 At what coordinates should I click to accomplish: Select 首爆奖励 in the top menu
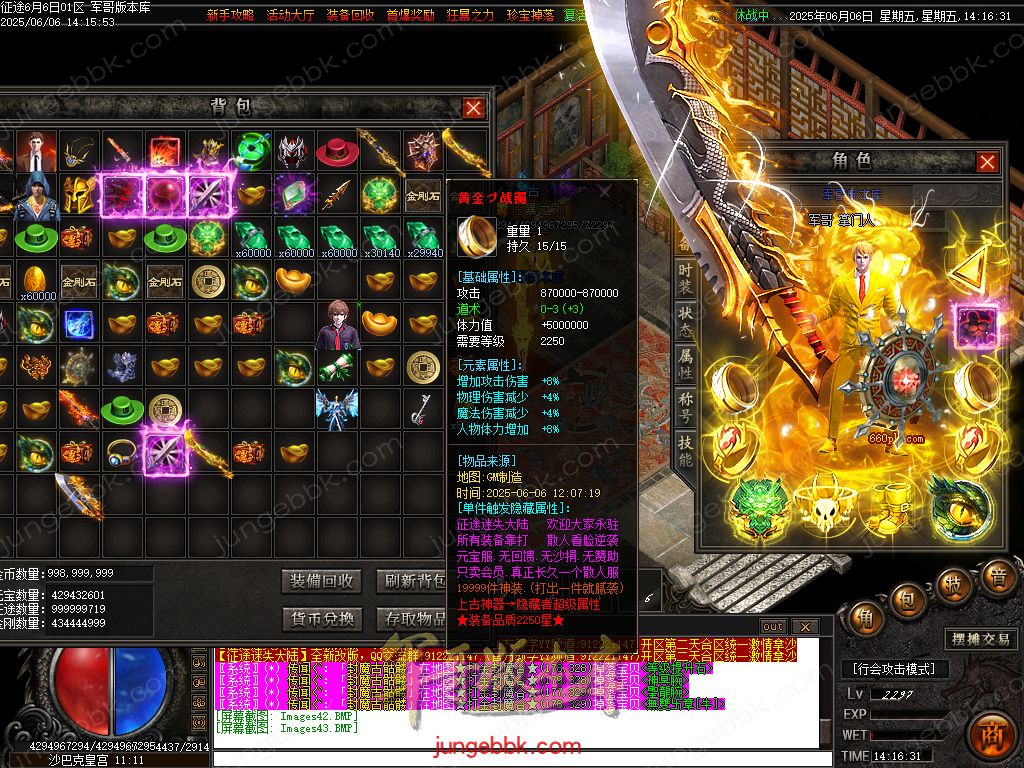(x=410, y=16)
